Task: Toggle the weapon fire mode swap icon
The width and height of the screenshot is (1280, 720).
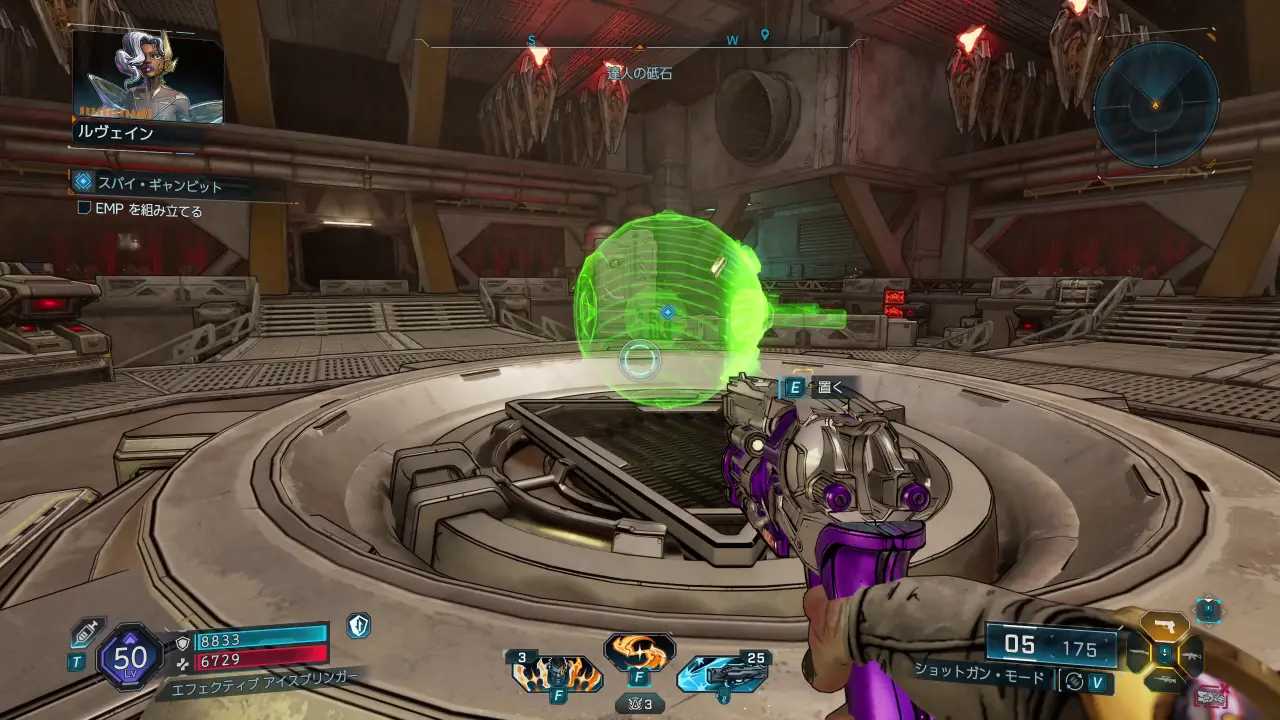Action: pos(1075,681)
